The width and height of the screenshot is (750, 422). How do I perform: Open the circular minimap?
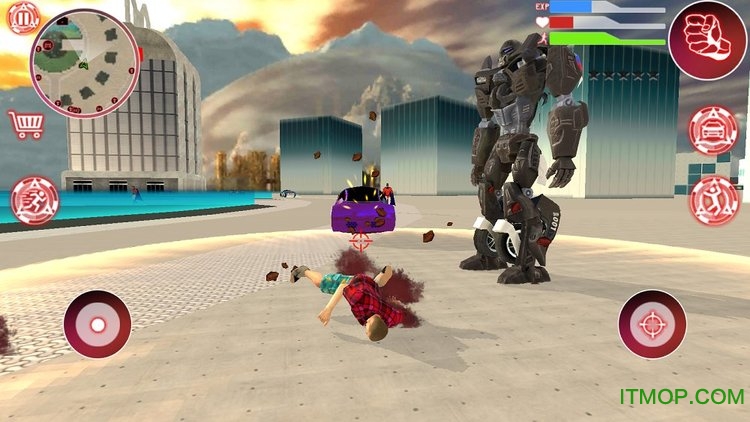(x=85, y=61)
